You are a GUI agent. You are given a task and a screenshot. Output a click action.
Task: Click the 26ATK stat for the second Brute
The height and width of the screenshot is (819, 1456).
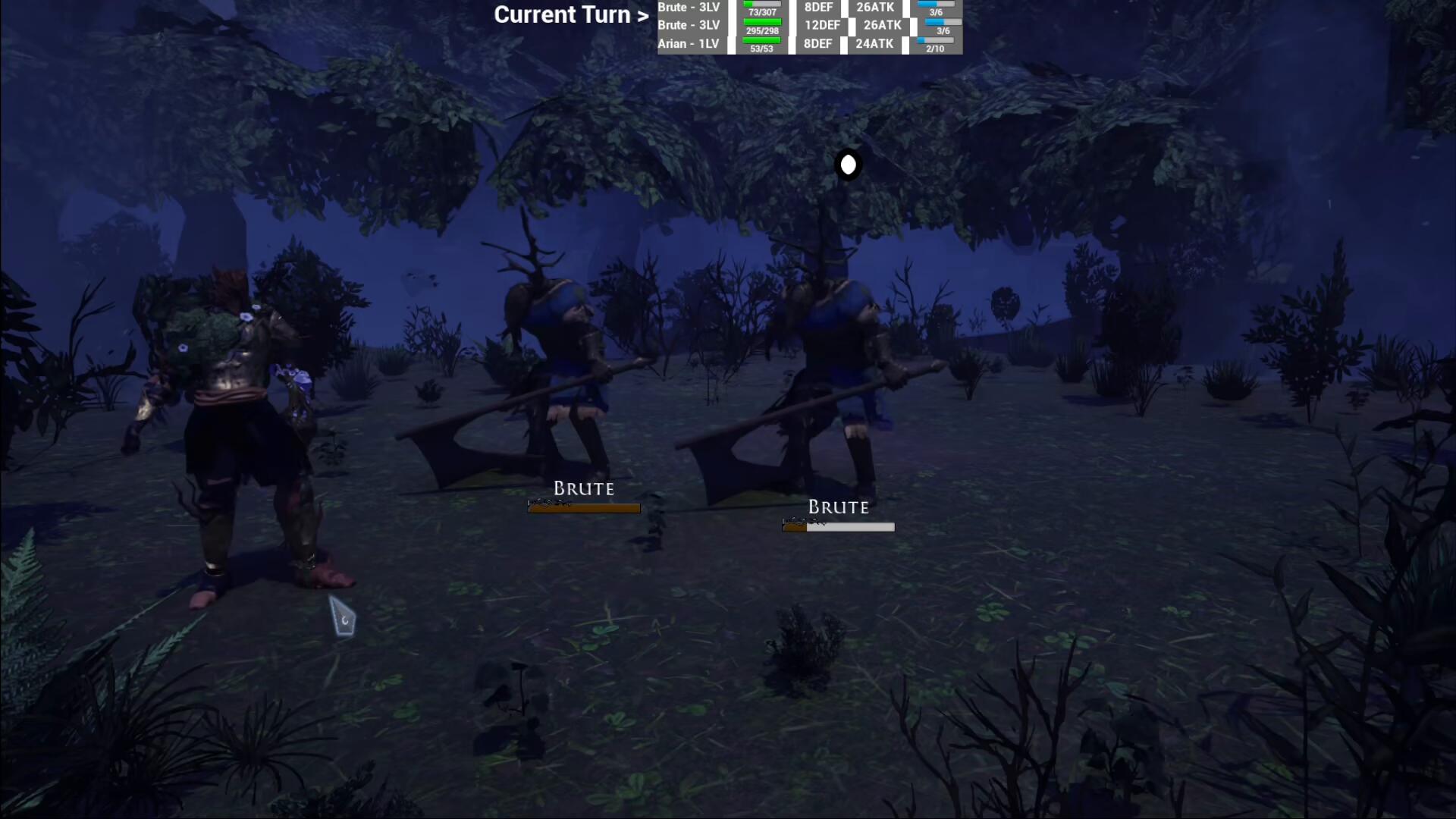coord(882,25)
